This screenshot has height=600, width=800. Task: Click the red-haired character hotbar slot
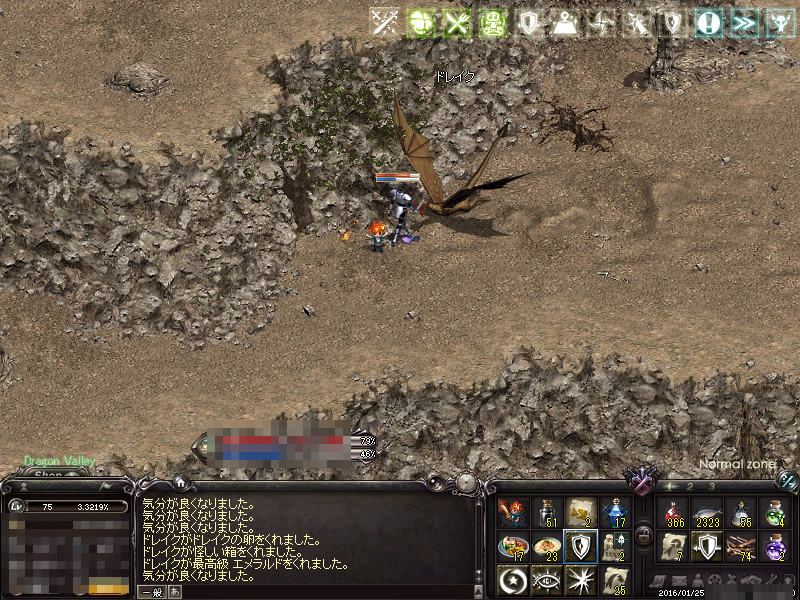513,513
